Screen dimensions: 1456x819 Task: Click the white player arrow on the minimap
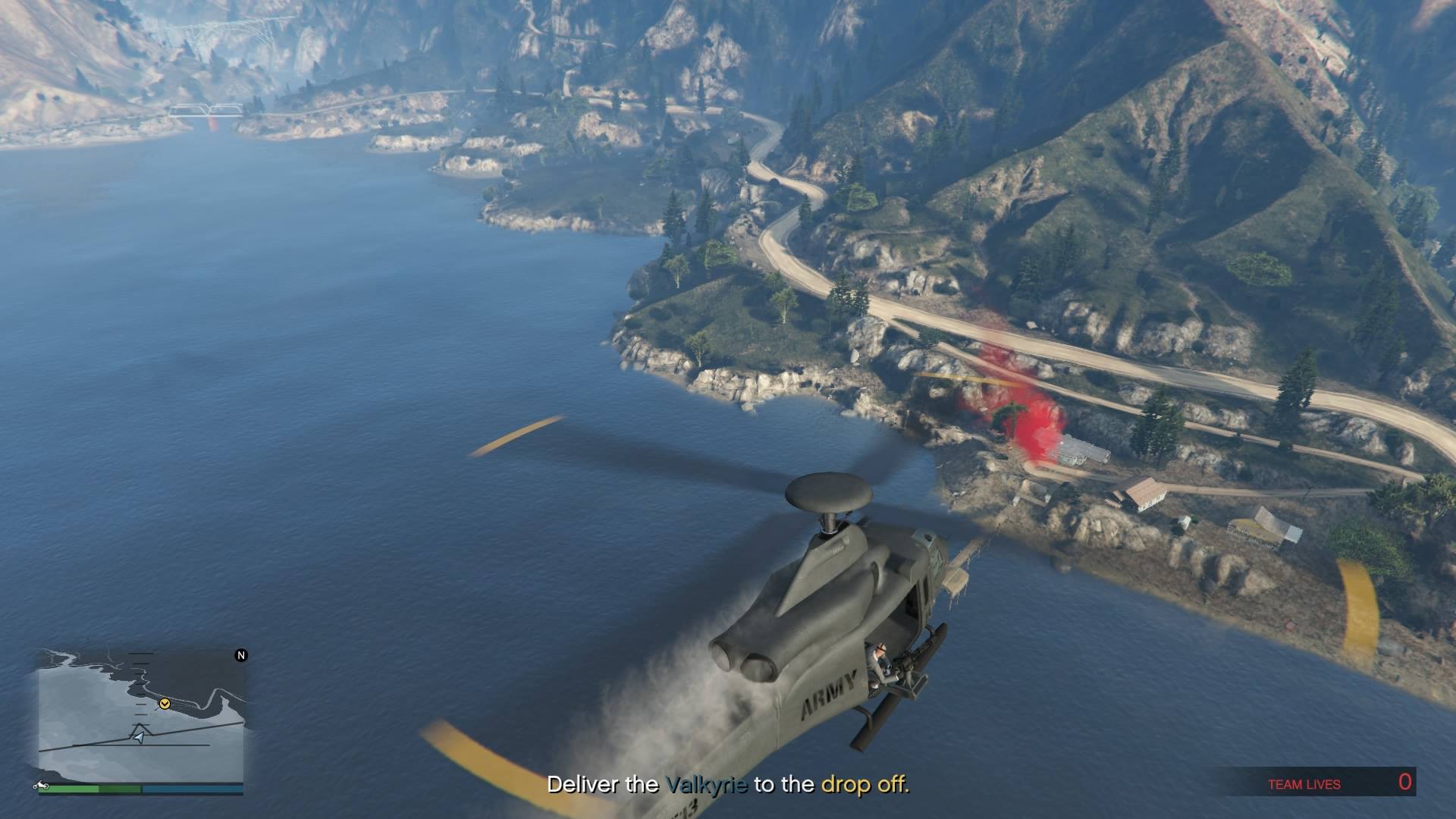[x=138, y=737]
